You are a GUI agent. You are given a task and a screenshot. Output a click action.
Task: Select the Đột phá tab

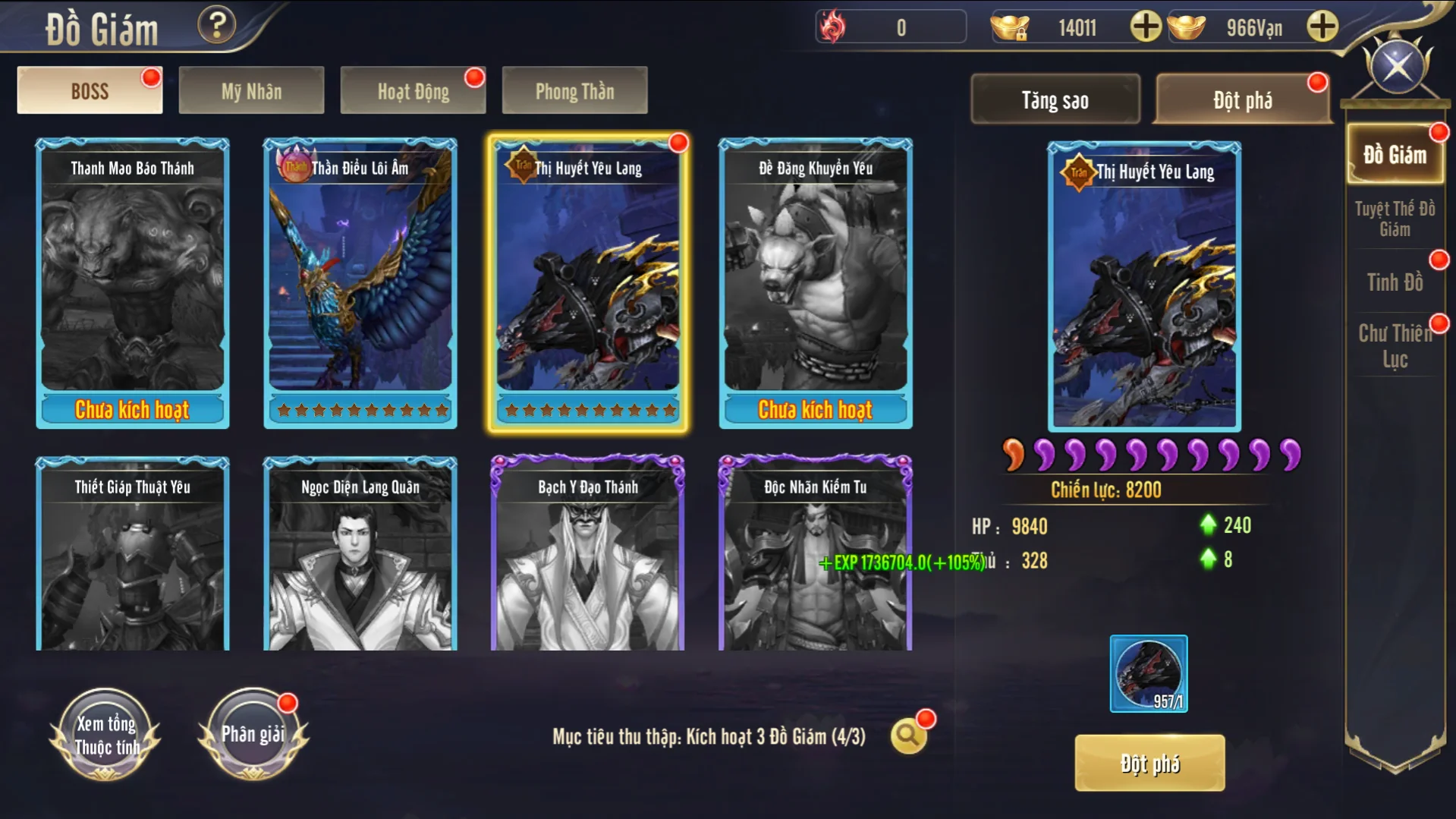(x=1242, y=99)
